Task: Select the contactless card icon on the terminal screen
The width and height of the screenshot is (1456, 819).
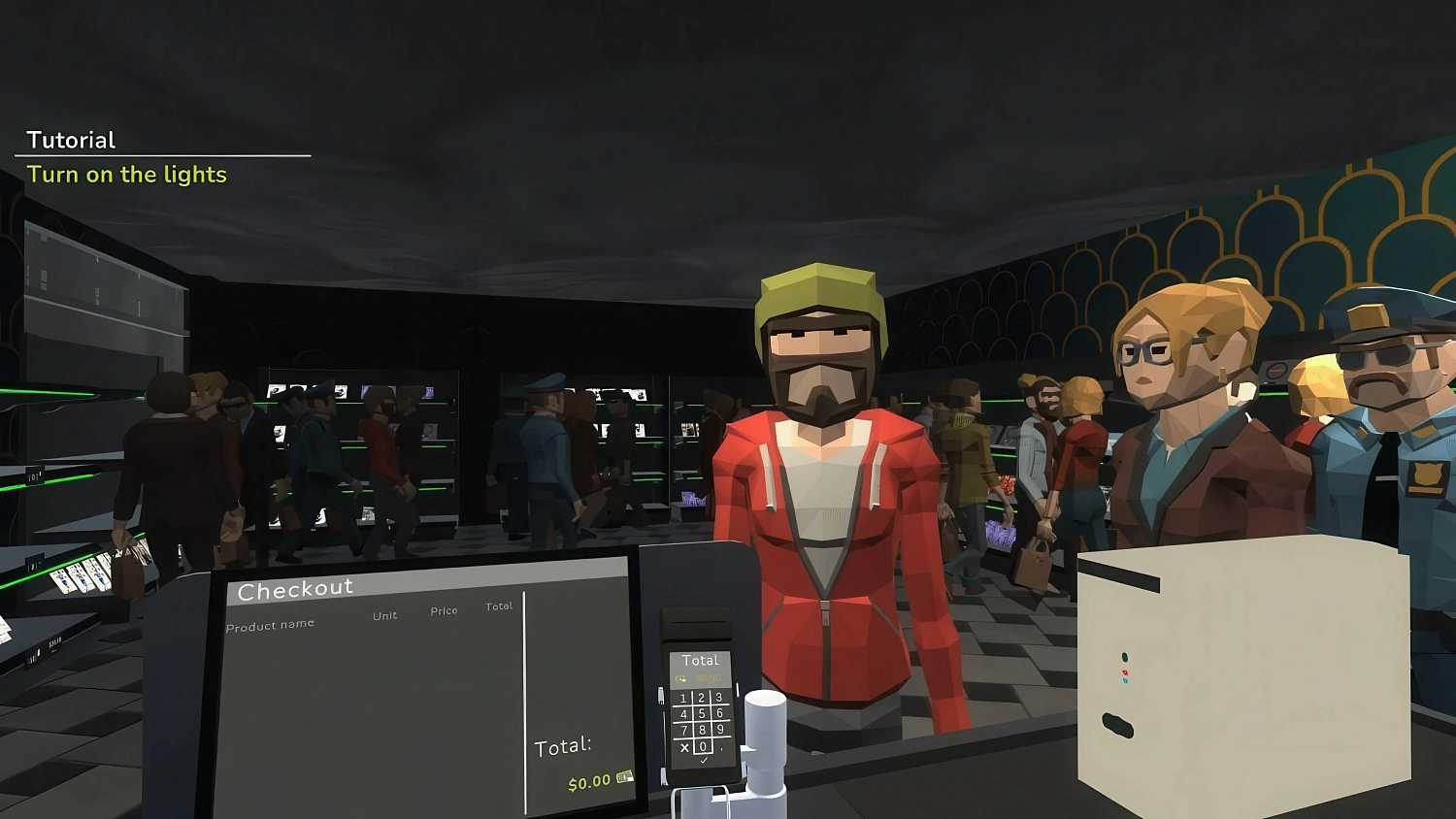Action: [x=680, y=677]
